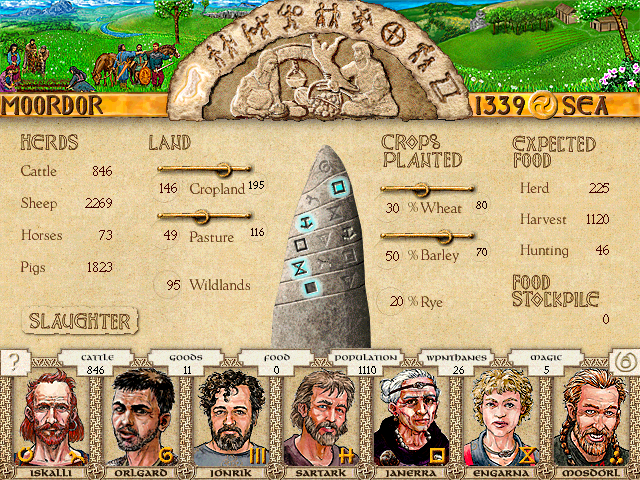Click the Slaughter button
The height and width of the screenshot is (480, 640).
click(80, 321)
